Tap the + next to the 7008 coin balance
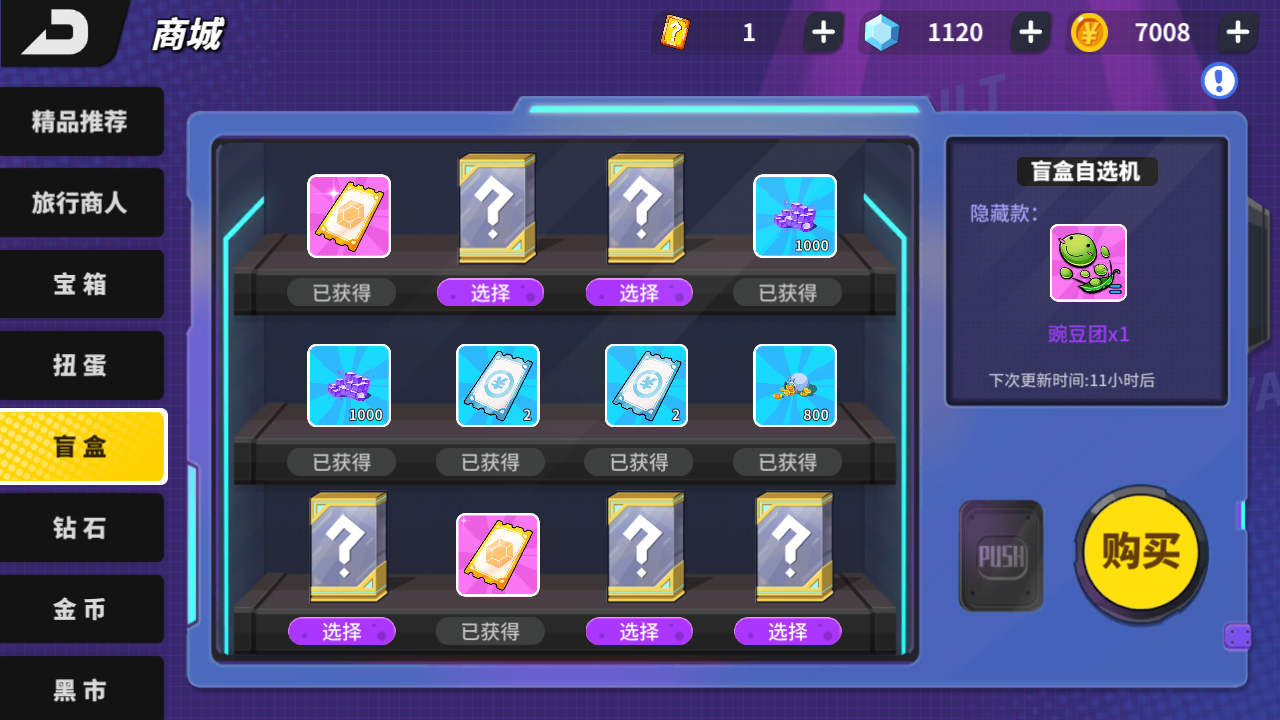 pyautogui.click(x=1236, y=32)
